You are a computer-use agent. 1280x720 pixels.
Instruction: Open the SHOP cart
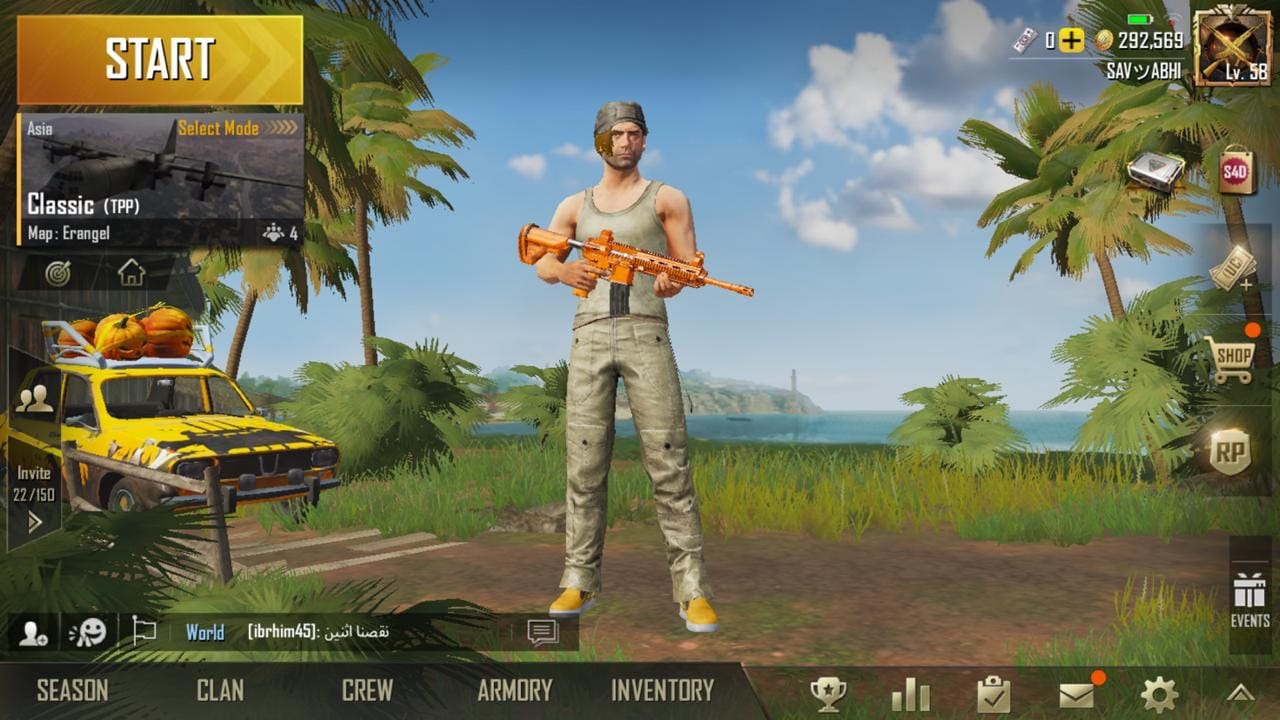point(1230,359)
